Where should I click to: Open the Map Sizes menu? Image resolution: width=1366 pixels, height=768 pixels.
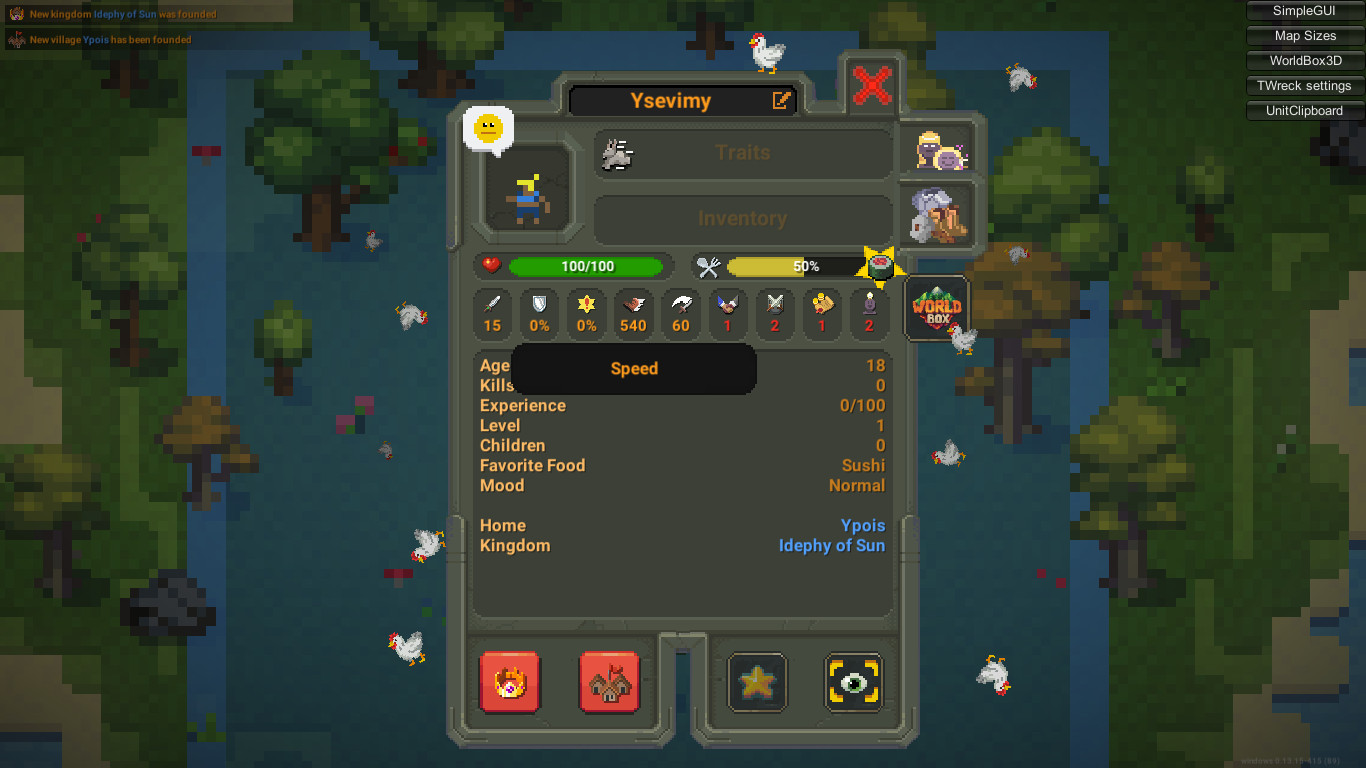1303,35
